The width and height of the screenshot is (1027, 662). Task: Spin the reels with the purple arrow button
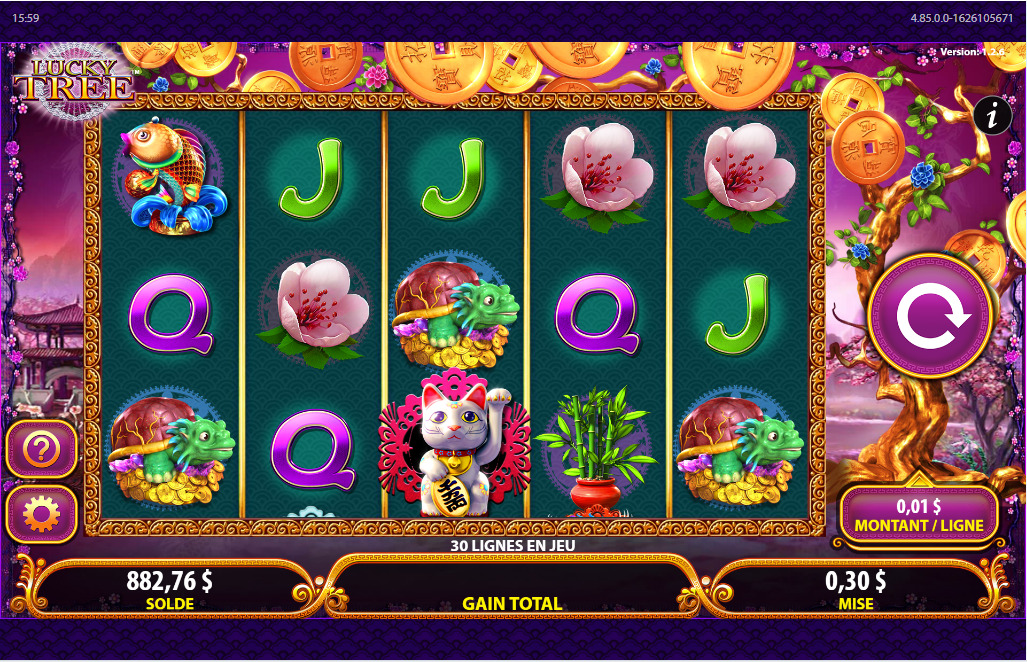[x=932, y=317]
